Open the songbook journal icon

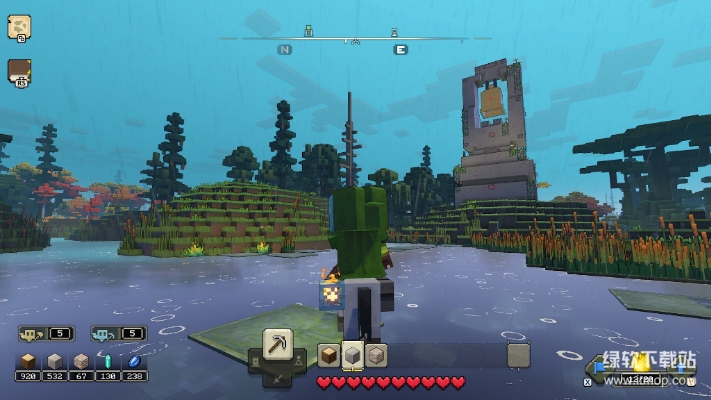(x=18, y=72)
